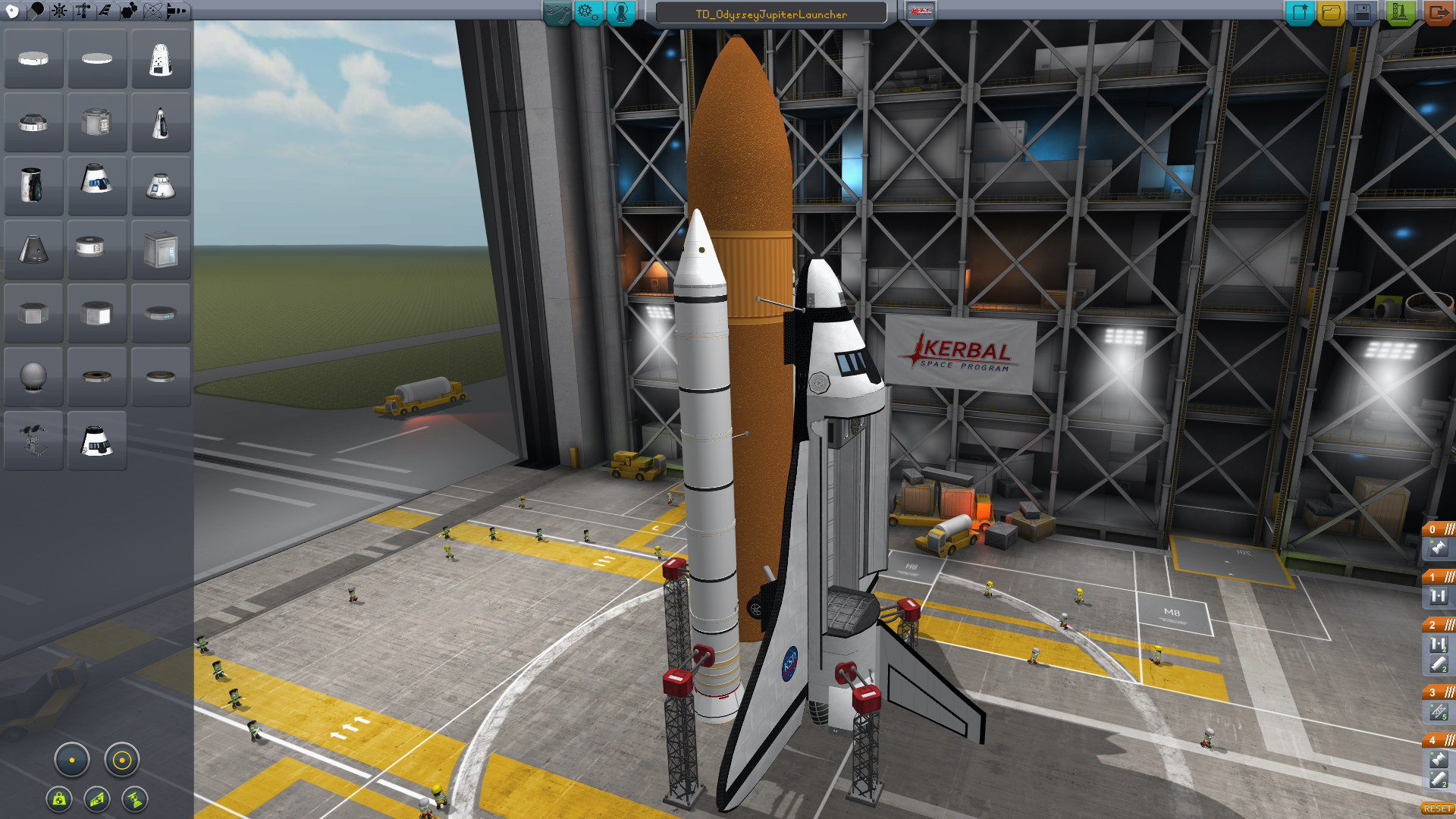Exit the Vehicle Assembly Building

point(1437,13)
